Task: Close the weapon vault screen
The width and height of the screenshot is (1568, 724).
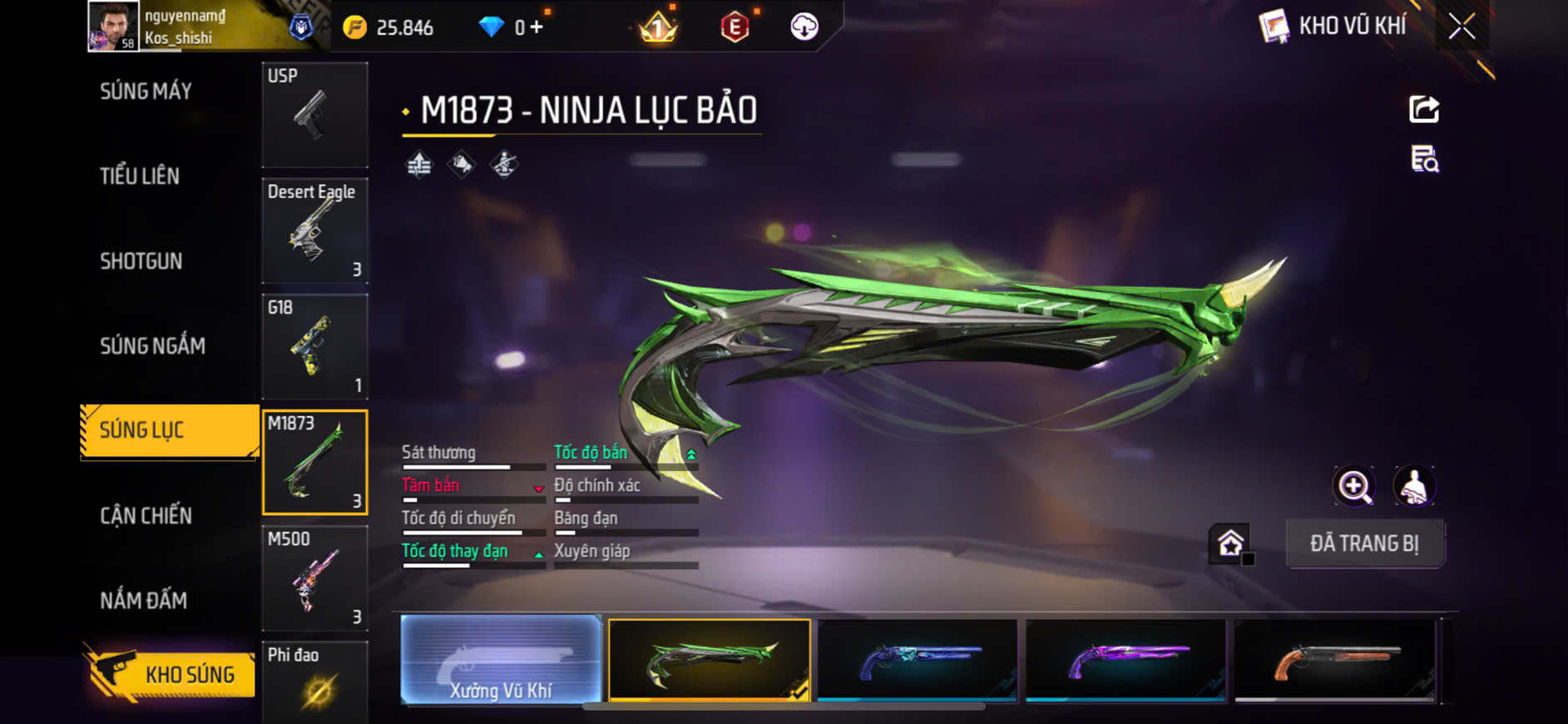Action: [x=1462, y=27]
